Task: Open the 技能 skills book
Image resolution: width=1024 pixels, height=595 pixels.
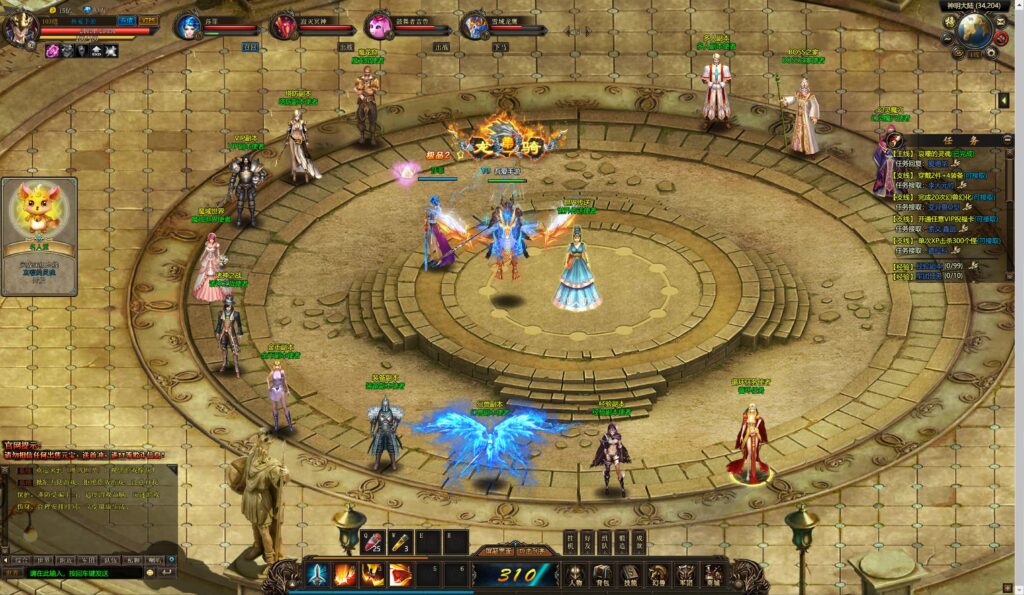Action: pyautogui.click(x=630, y=575)
